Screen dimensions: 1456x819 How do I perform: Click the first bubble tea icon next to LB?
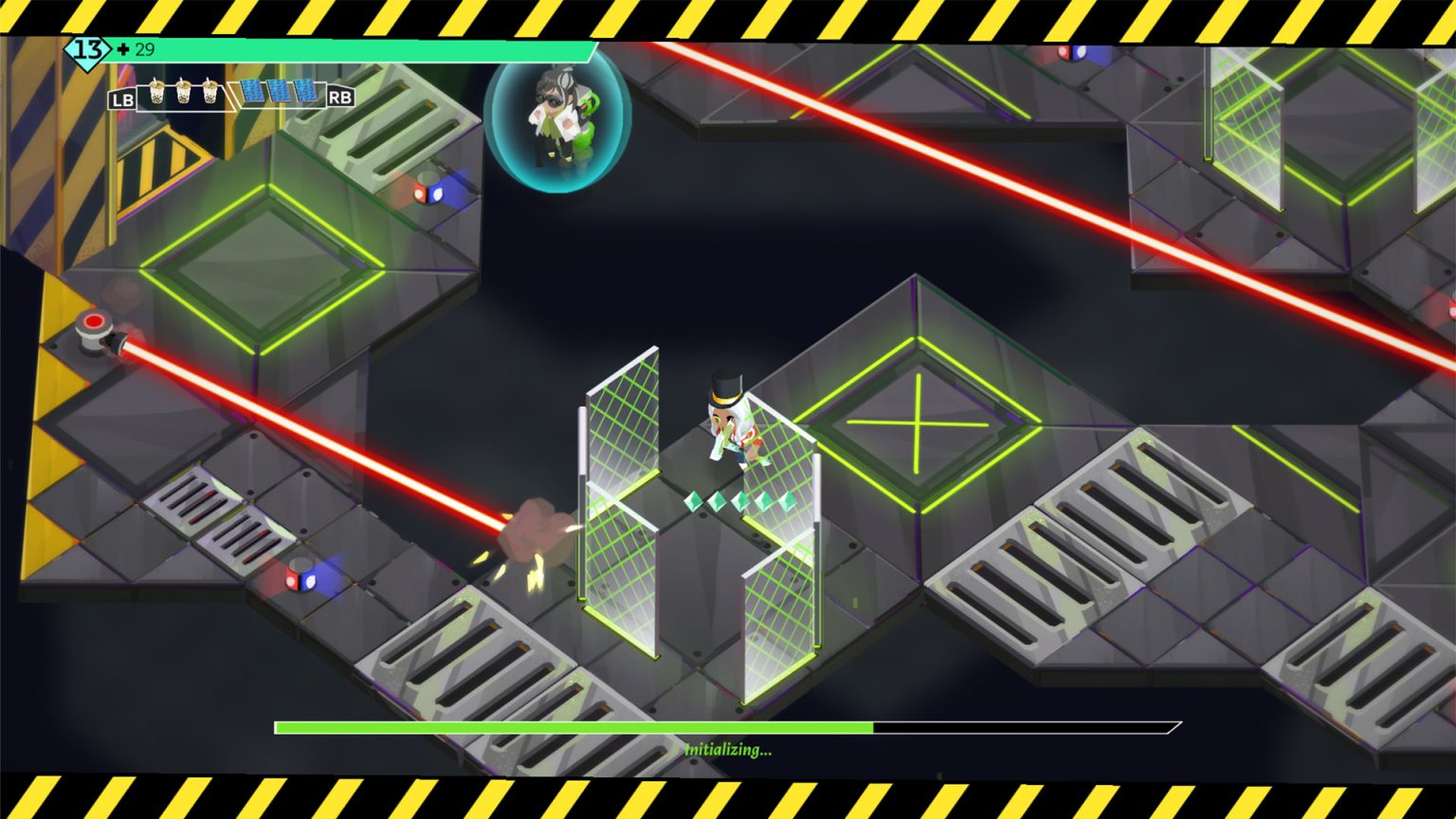156,92
